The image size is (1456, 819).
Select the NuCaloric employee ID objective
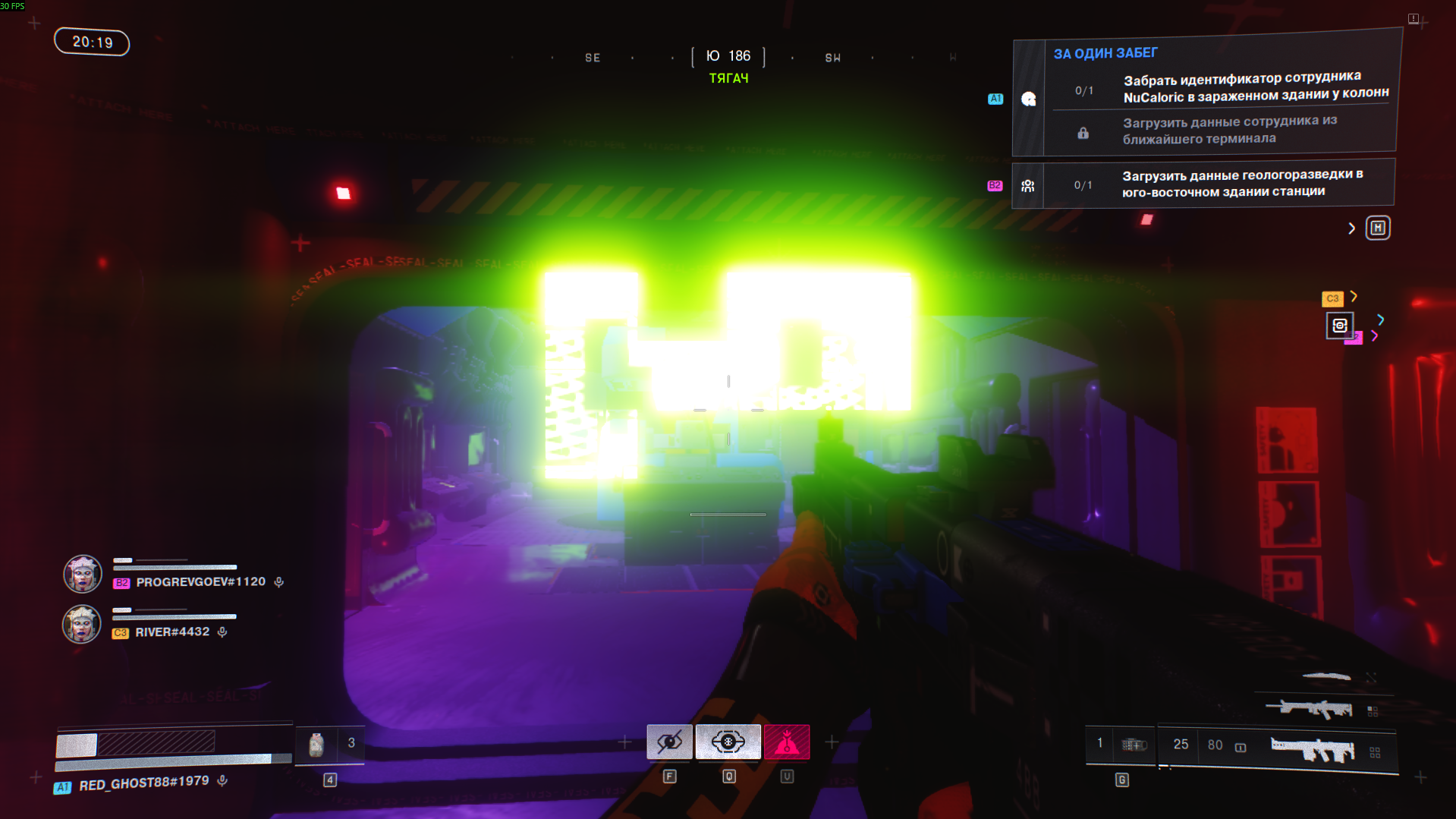click(1255, 87)
